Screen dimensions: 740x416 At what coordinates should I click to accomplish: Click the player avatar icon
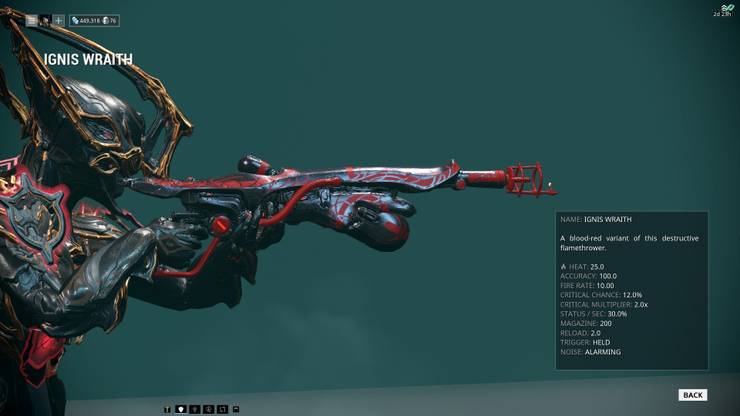tap(45, 20)
